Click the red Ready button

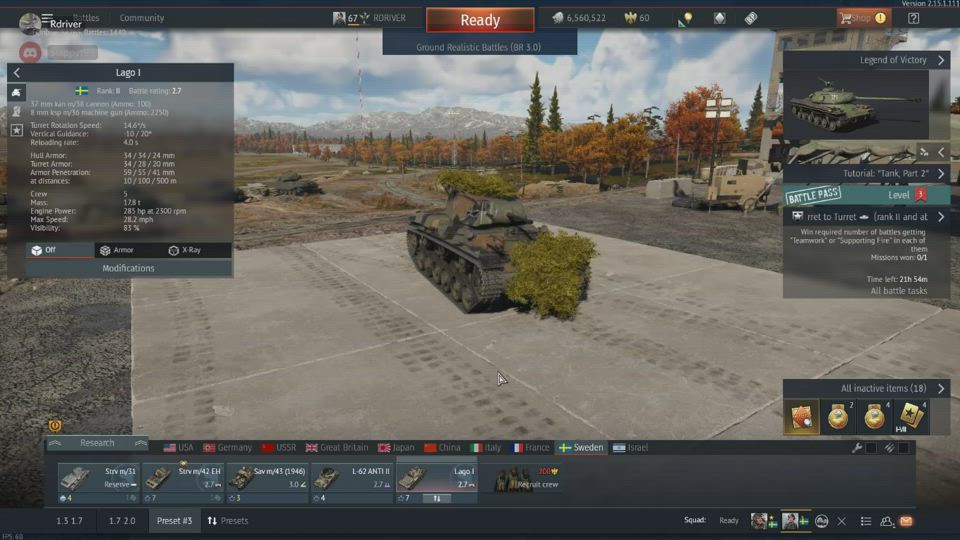pyautogui.click(x=480, y=20)
